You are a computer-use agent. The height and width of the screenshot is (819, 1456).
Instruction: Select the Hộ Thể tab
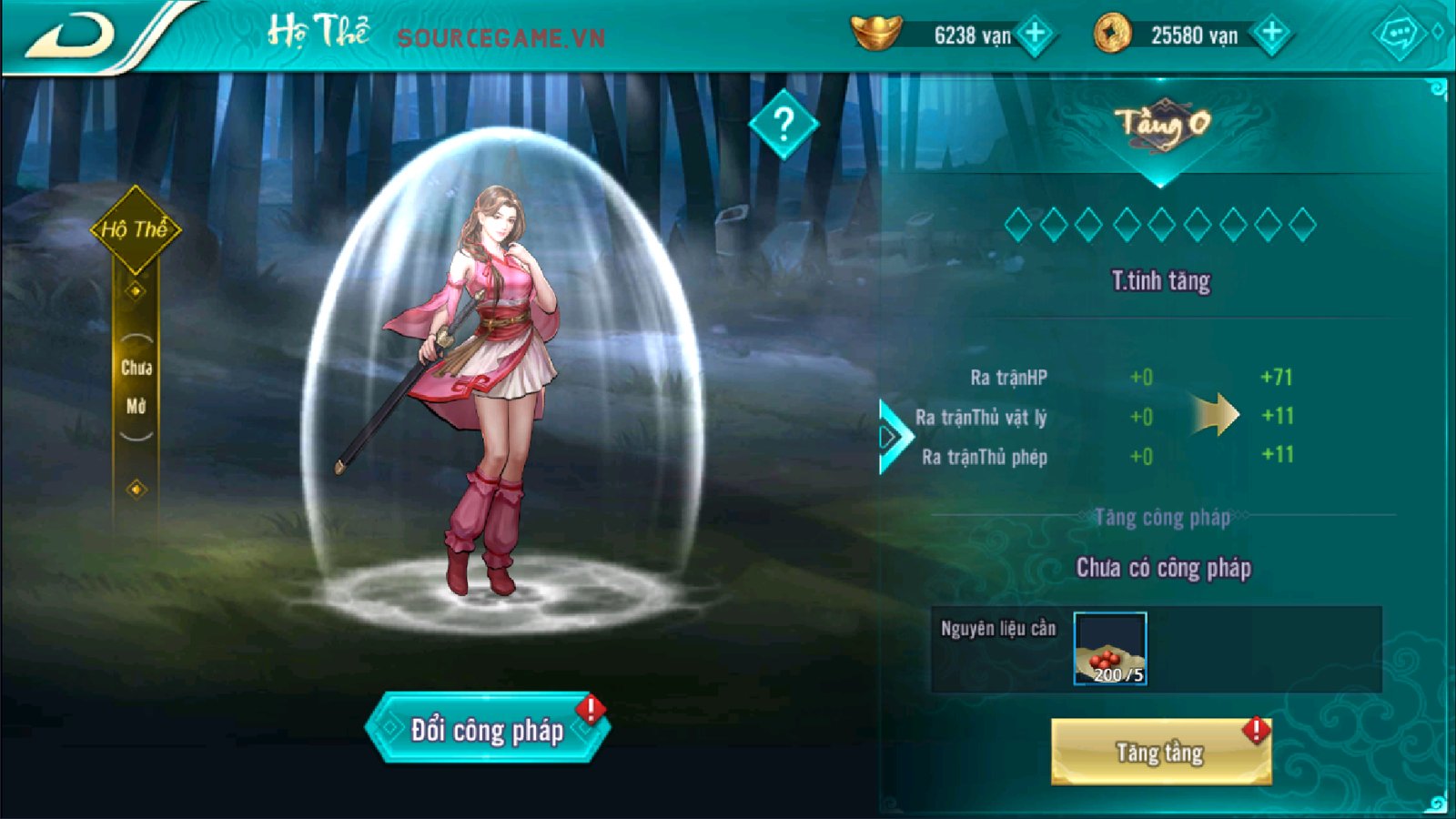click(x=136, y=229)
